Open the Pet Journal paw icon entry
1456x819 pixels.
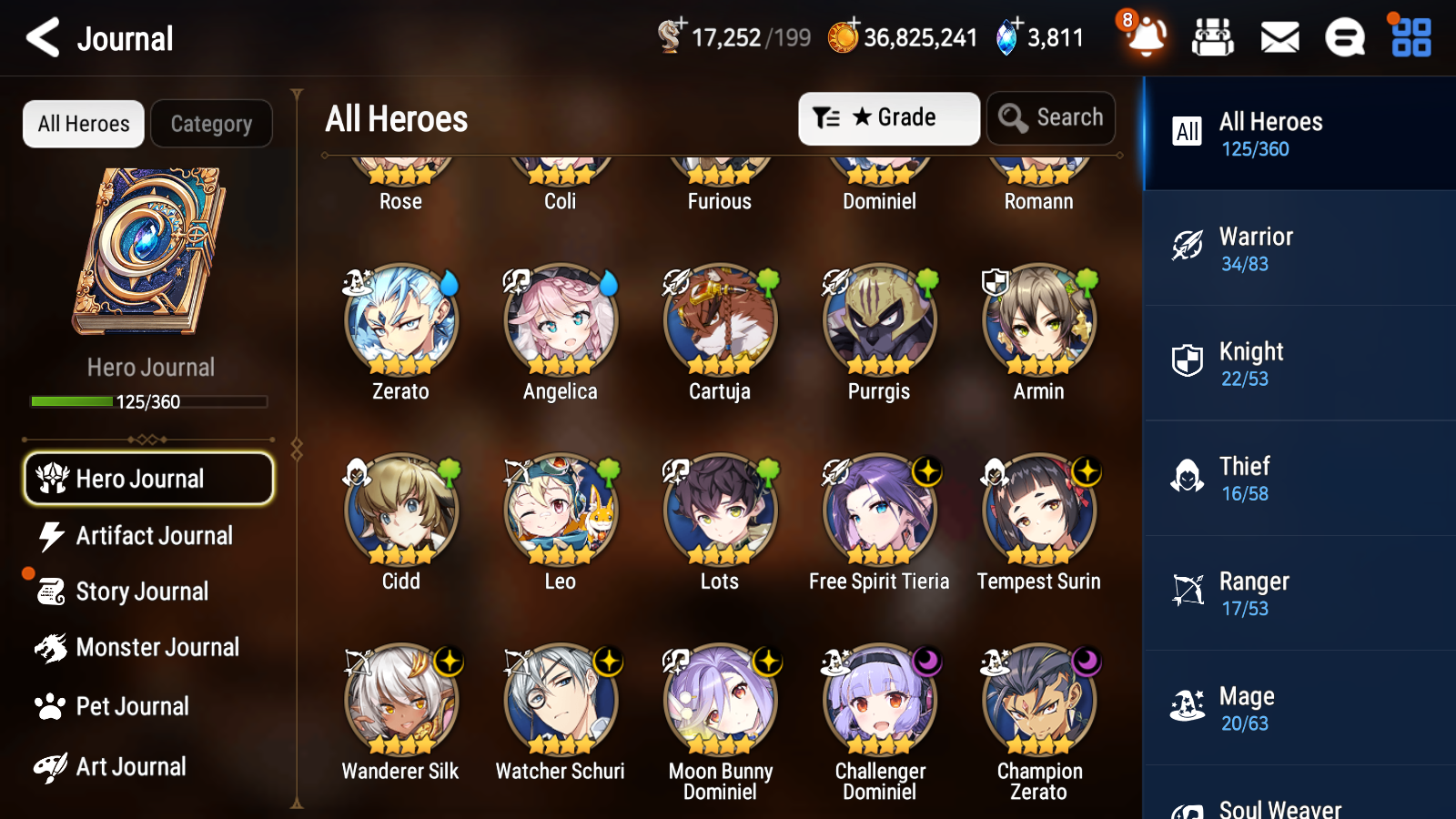pyautogui.click(x=134, y=706)
